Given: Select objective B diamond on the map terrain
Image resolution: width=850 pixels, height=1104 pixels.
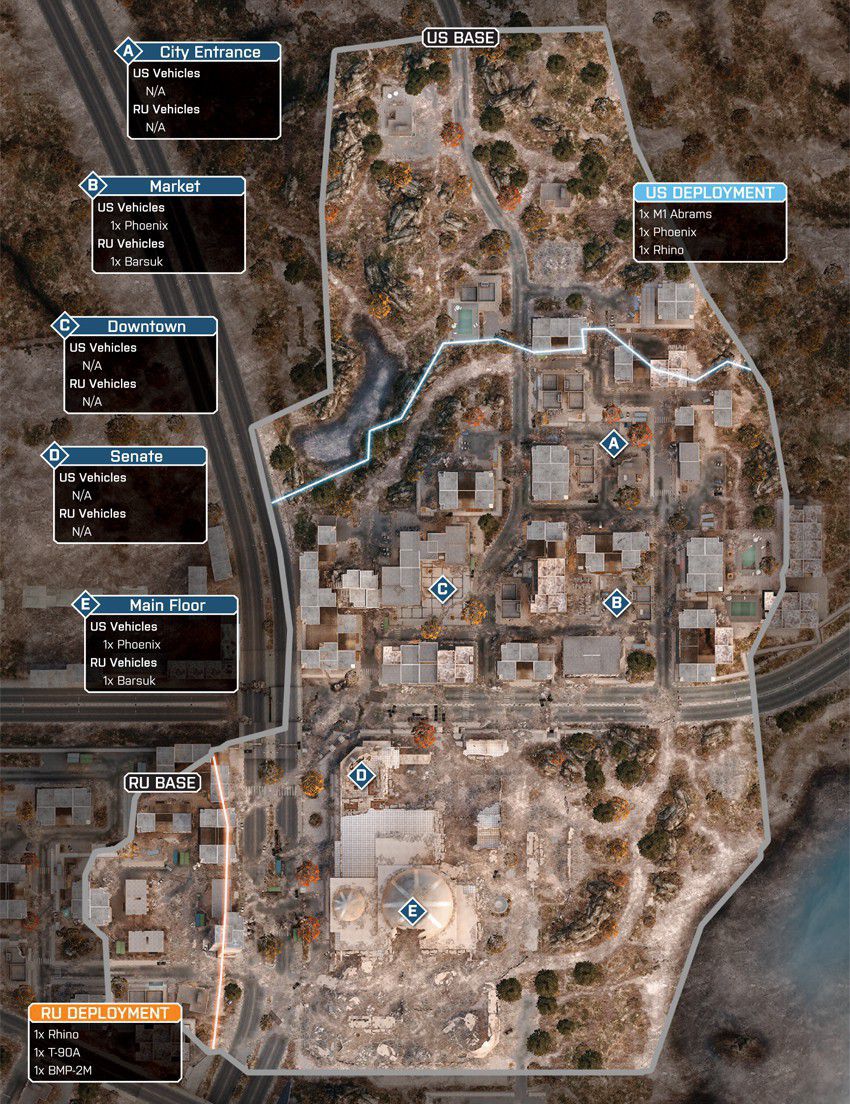Looking at the screenshot, I should click(616, 601).
